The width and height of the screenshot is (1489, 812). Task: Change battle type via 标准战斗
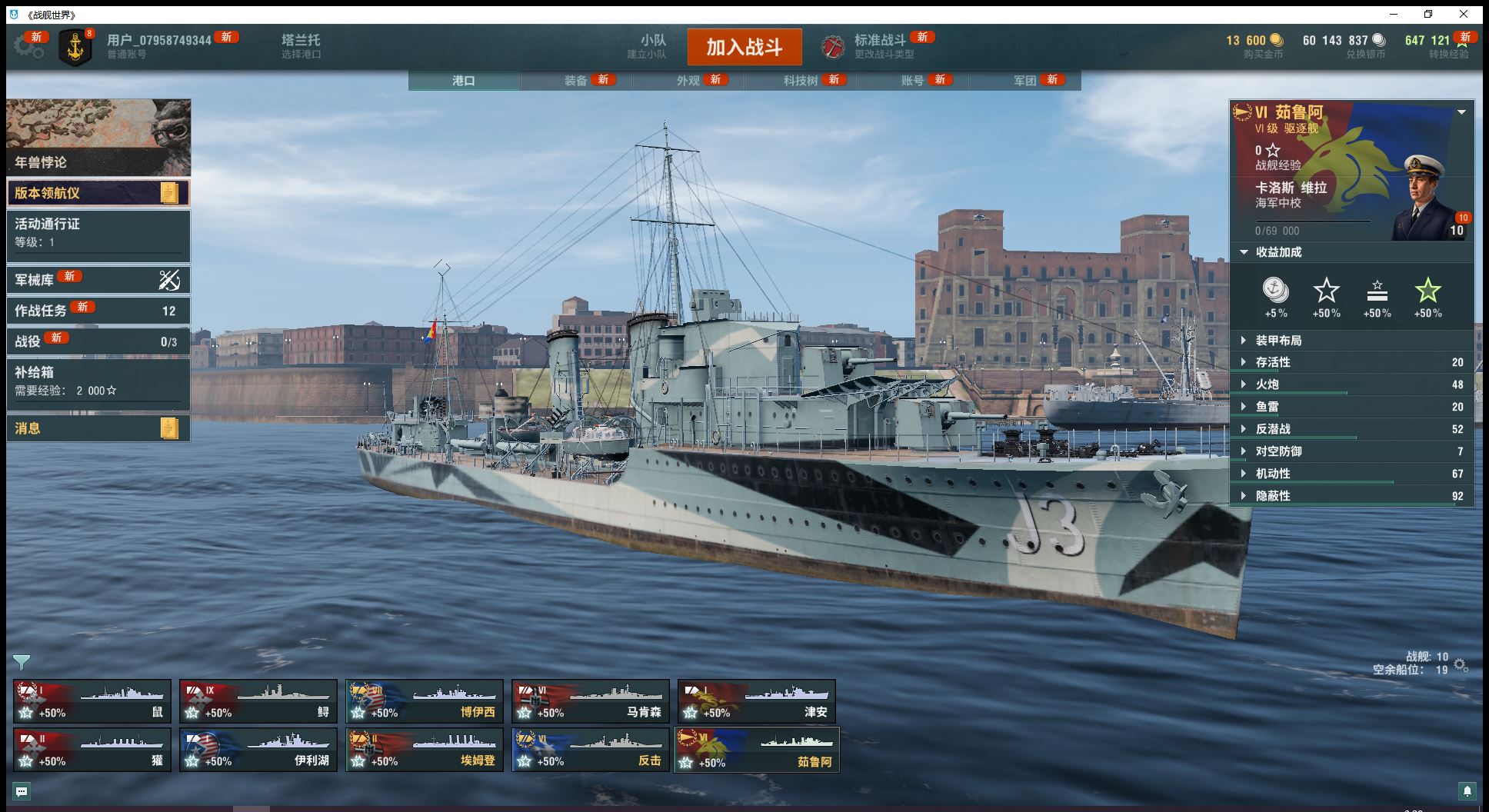879,46
